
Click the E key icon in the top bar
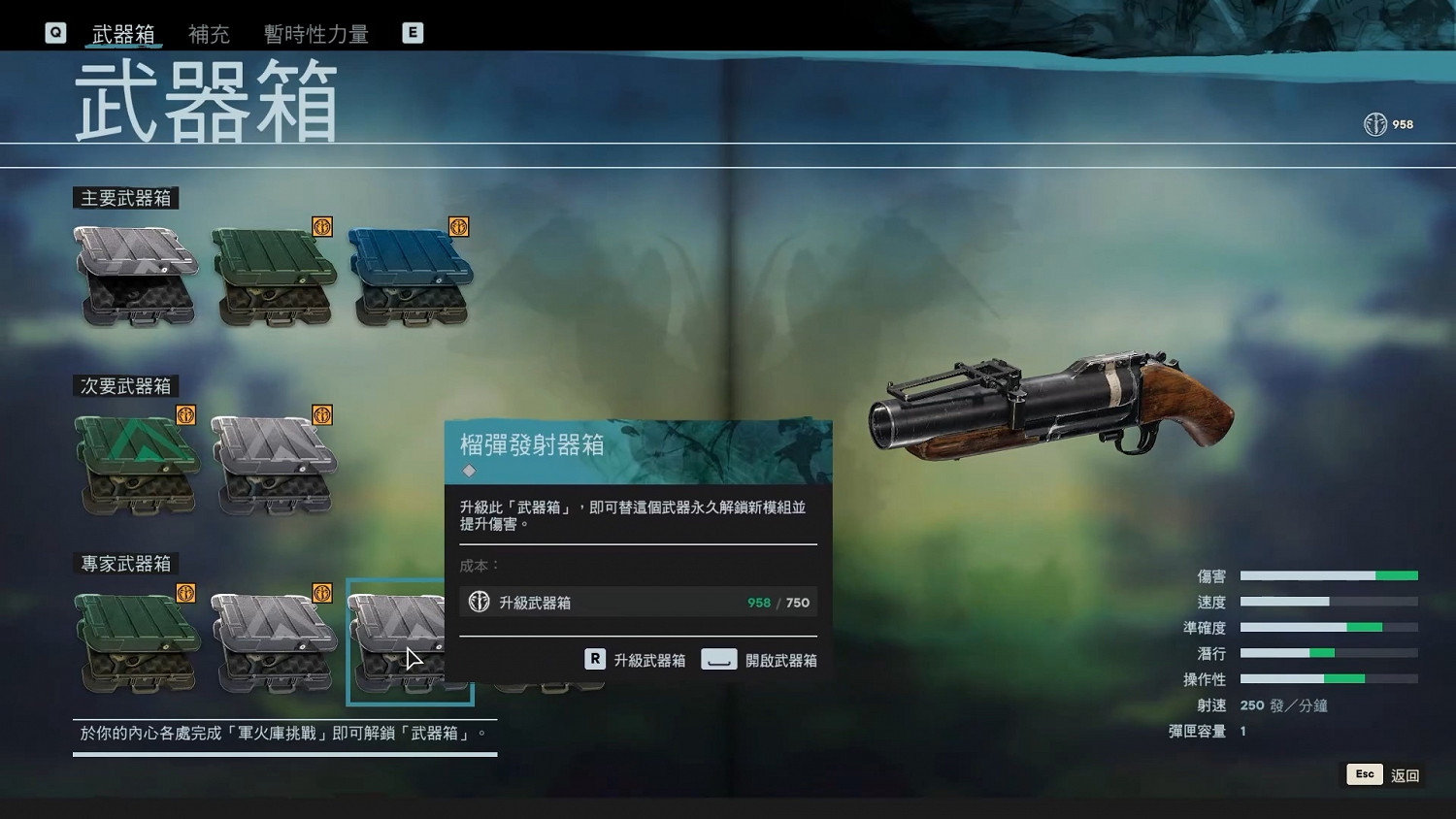413,32
